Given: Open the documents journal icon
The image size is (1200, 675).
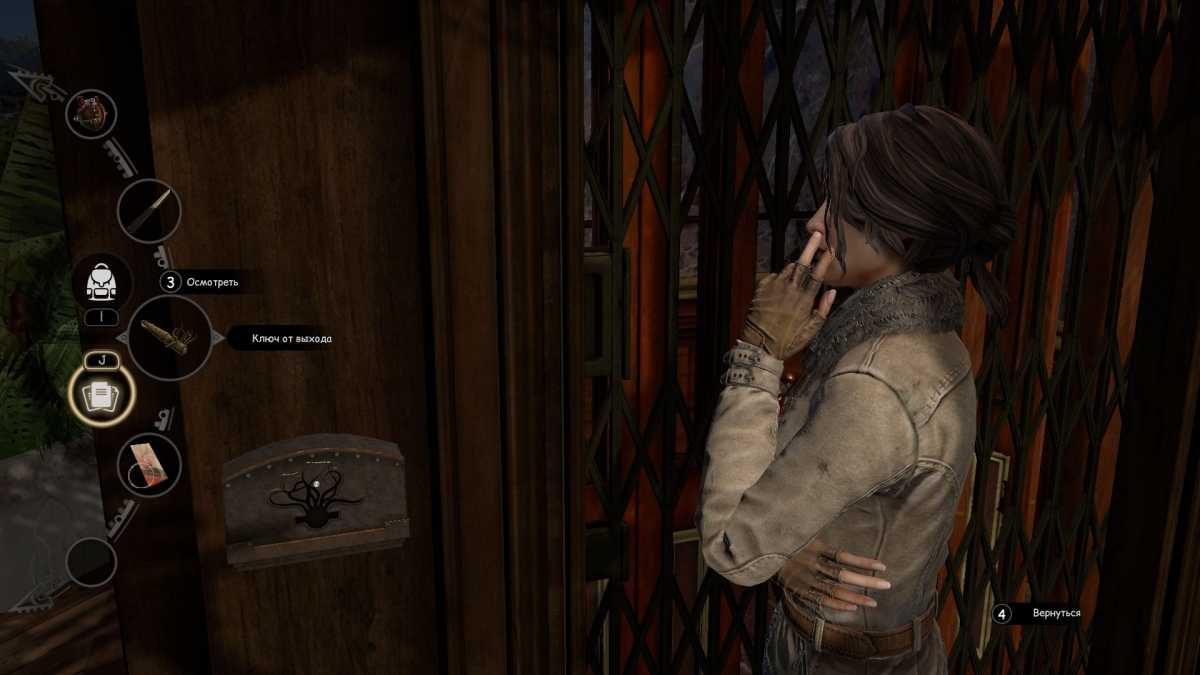Looking at the screenshot, I should coord(101,397).
